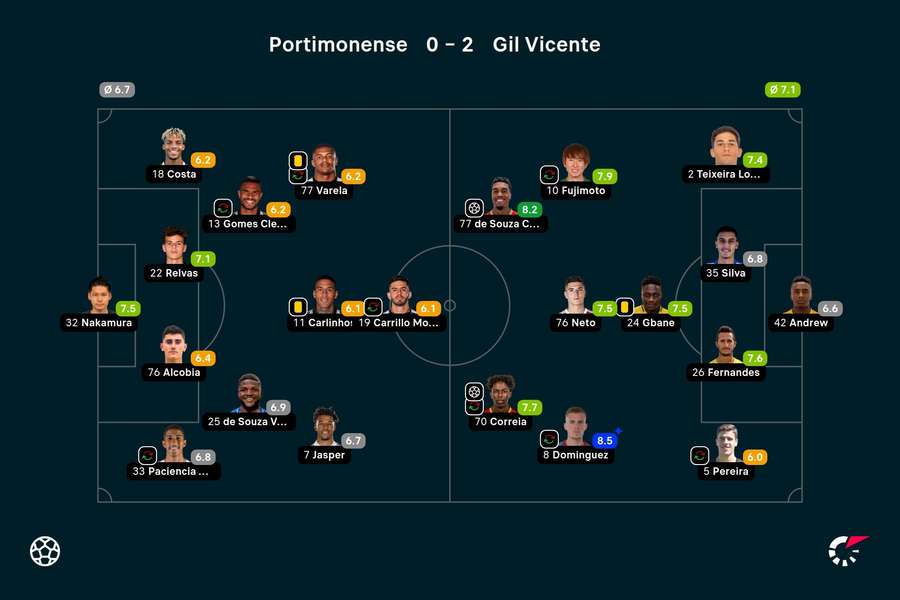Open Teixeira Lo... player card

[x=726, y=155]
